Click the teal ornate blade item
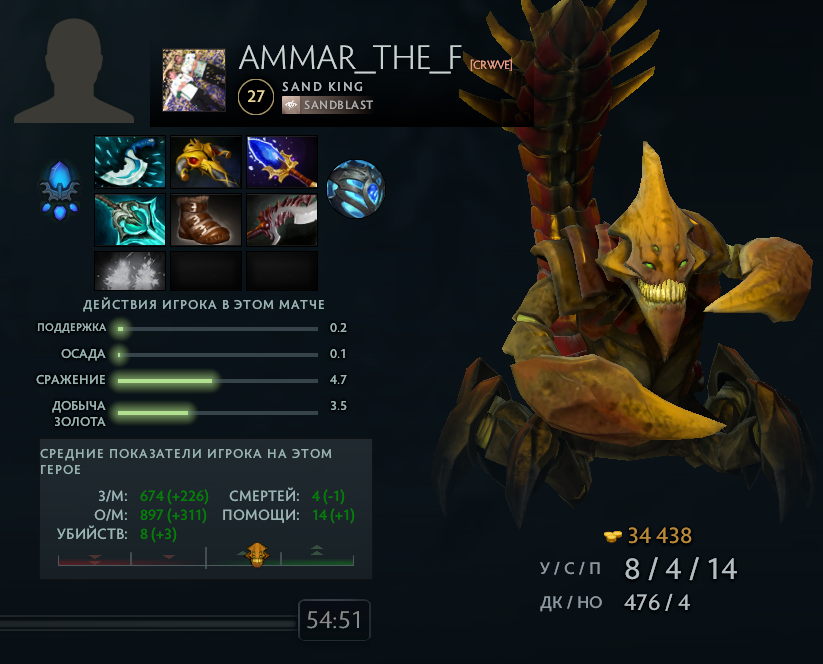This screenshot has height=664, width=823. coord(130,220)
